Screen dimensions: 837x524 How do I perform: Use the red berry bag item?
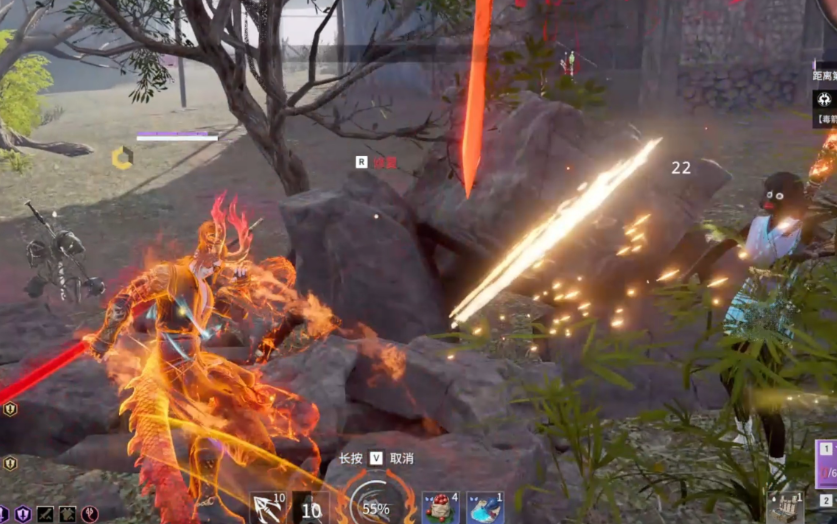[x=439, y=508]
